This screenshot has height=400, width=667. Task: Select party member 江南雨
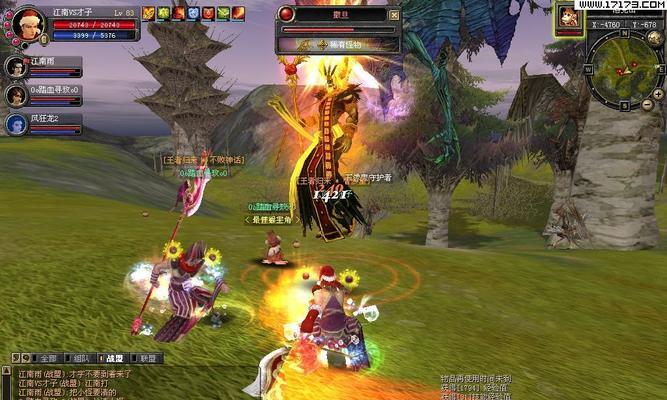pyautogui.click(x=16, y=67)
